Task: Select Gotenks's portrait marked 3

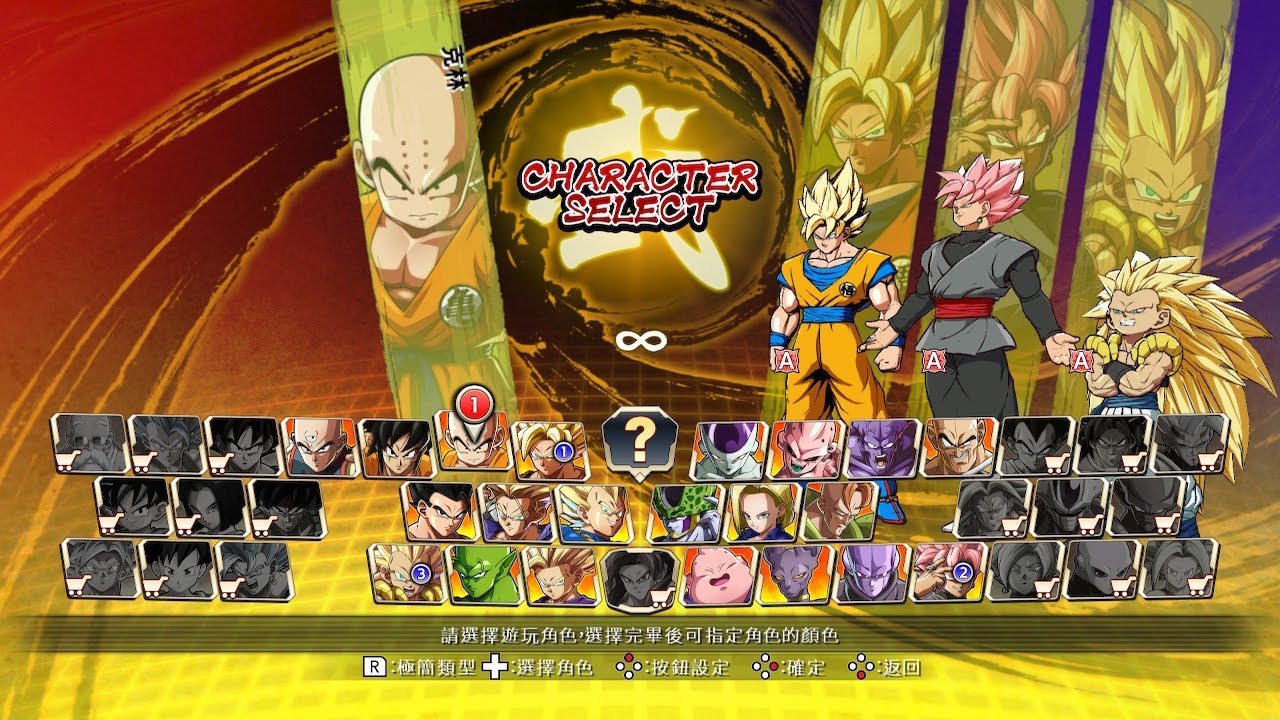Action: click(x=406, y=573)
